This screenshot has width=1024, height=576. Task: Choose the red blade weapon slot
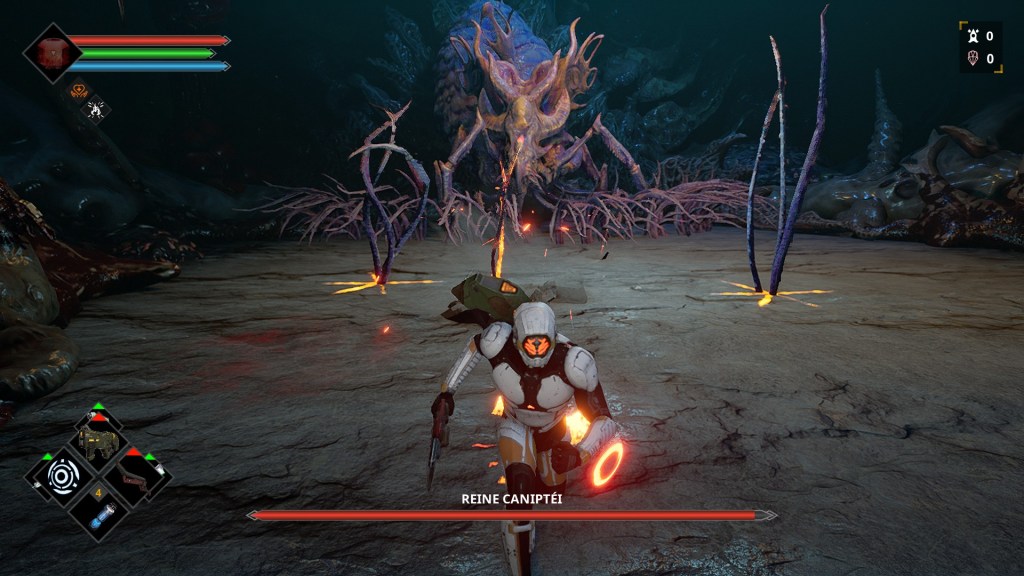pos(136,477)
